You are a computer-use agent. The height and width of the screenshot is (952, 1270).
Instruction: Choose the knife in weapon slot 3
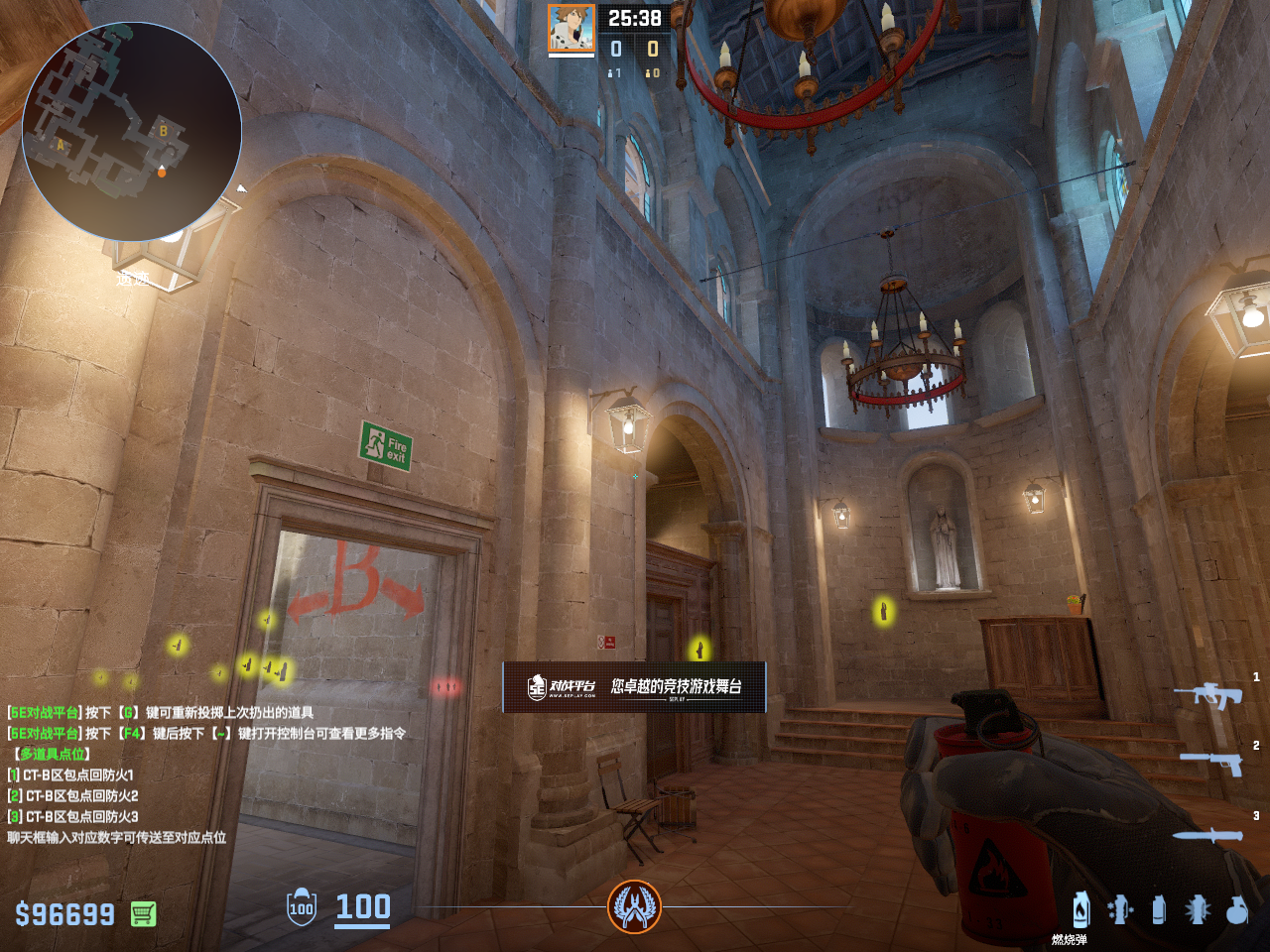point(1207,835)
